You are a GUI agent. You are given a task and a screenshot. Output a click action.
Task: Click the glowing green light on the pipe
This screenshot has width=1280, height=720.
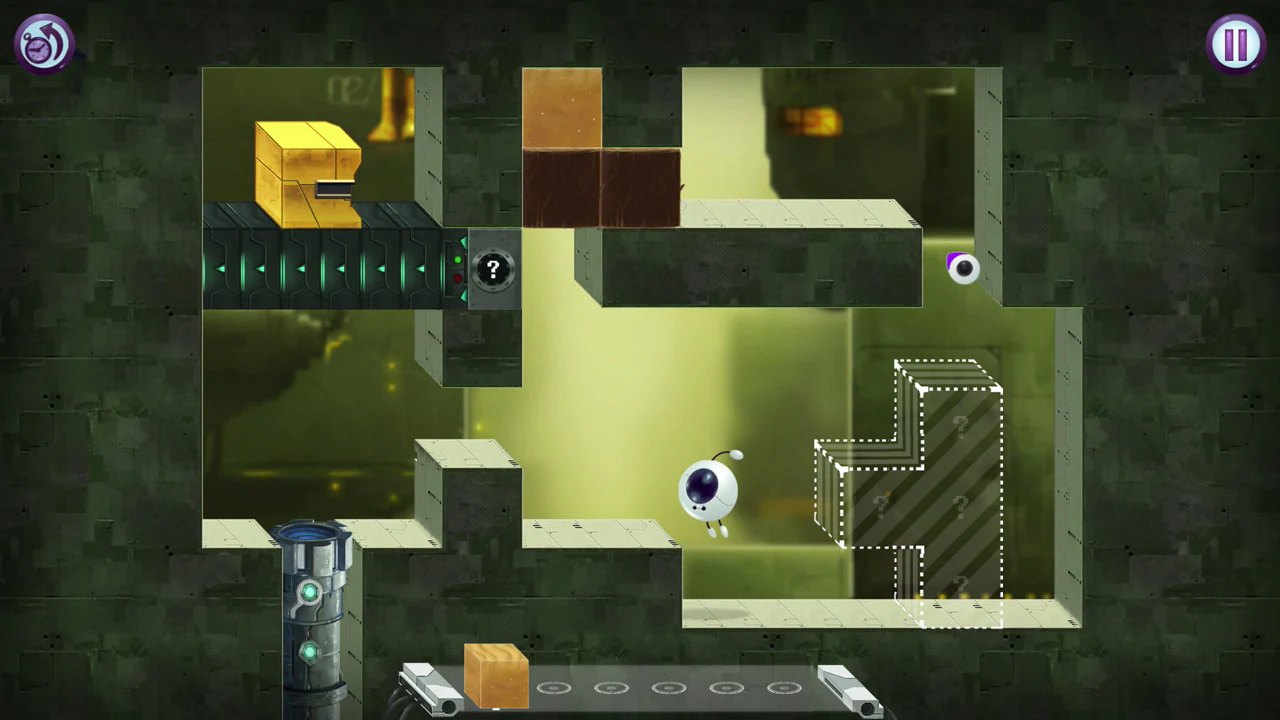[x=310, y=593]
